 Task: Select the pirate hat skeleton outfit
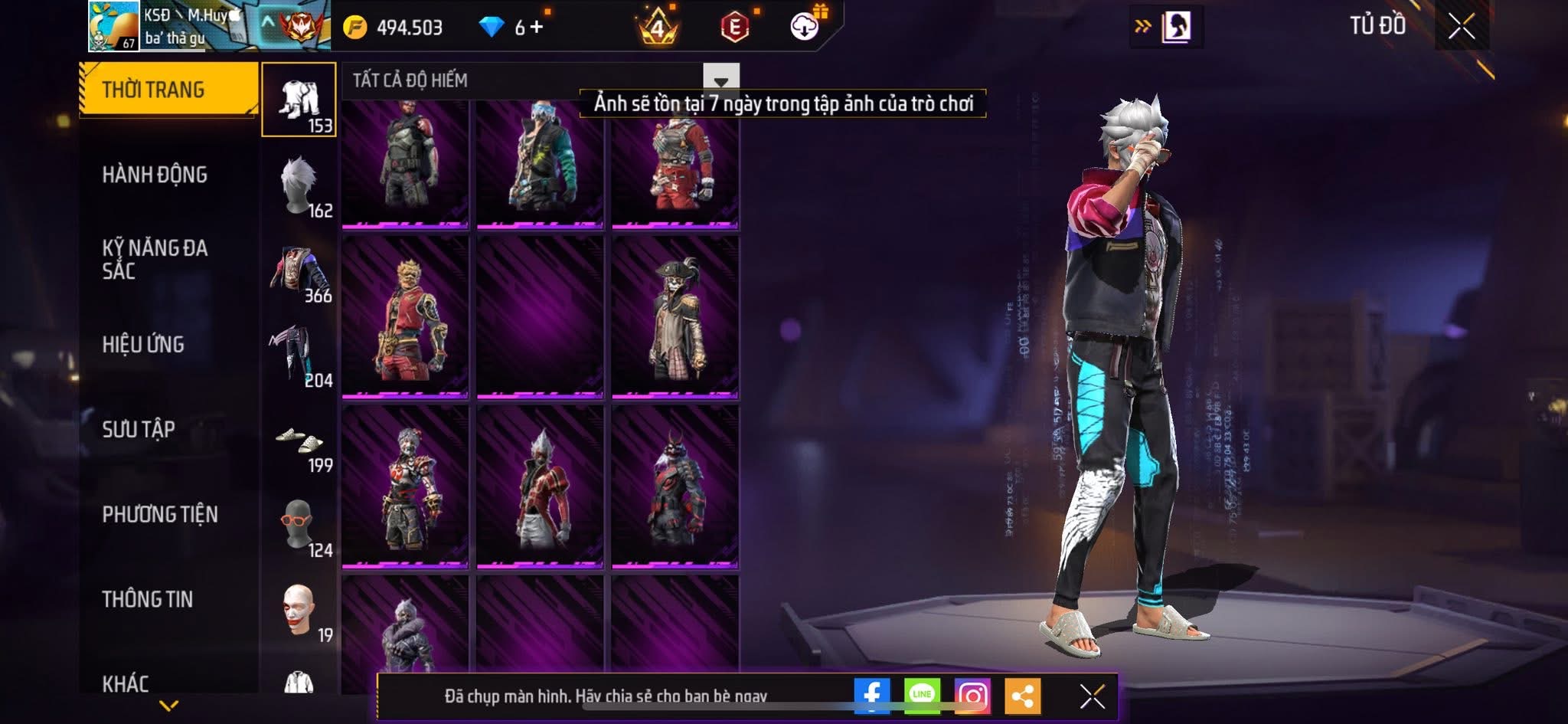(x=675, y=317)
